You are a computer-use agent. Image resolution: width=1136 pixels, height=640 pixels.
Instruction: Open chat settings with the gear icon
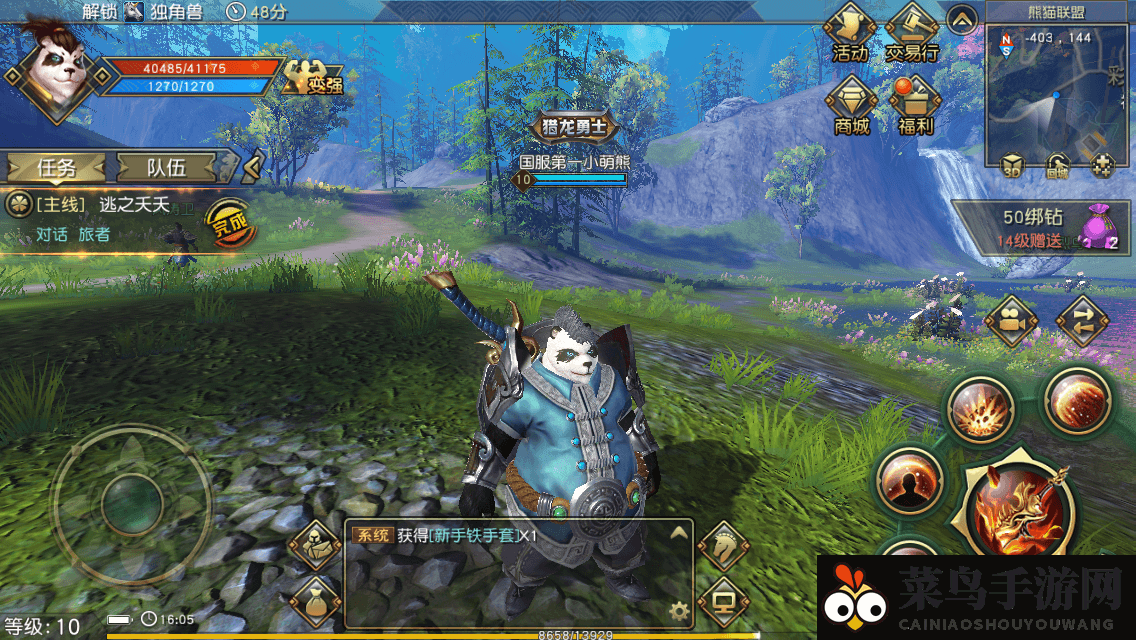click(680, 610)
